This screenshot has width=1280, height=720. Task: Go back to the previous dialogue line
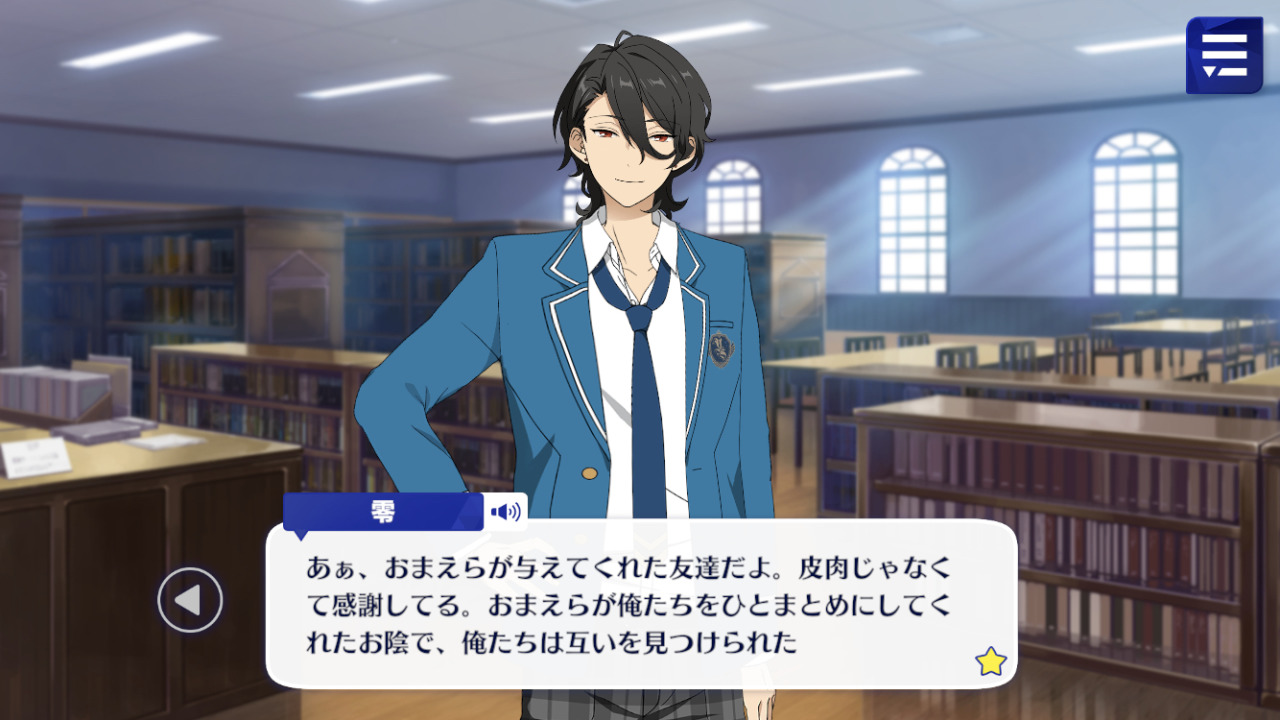pyautogui.click(x=189, y=600)
